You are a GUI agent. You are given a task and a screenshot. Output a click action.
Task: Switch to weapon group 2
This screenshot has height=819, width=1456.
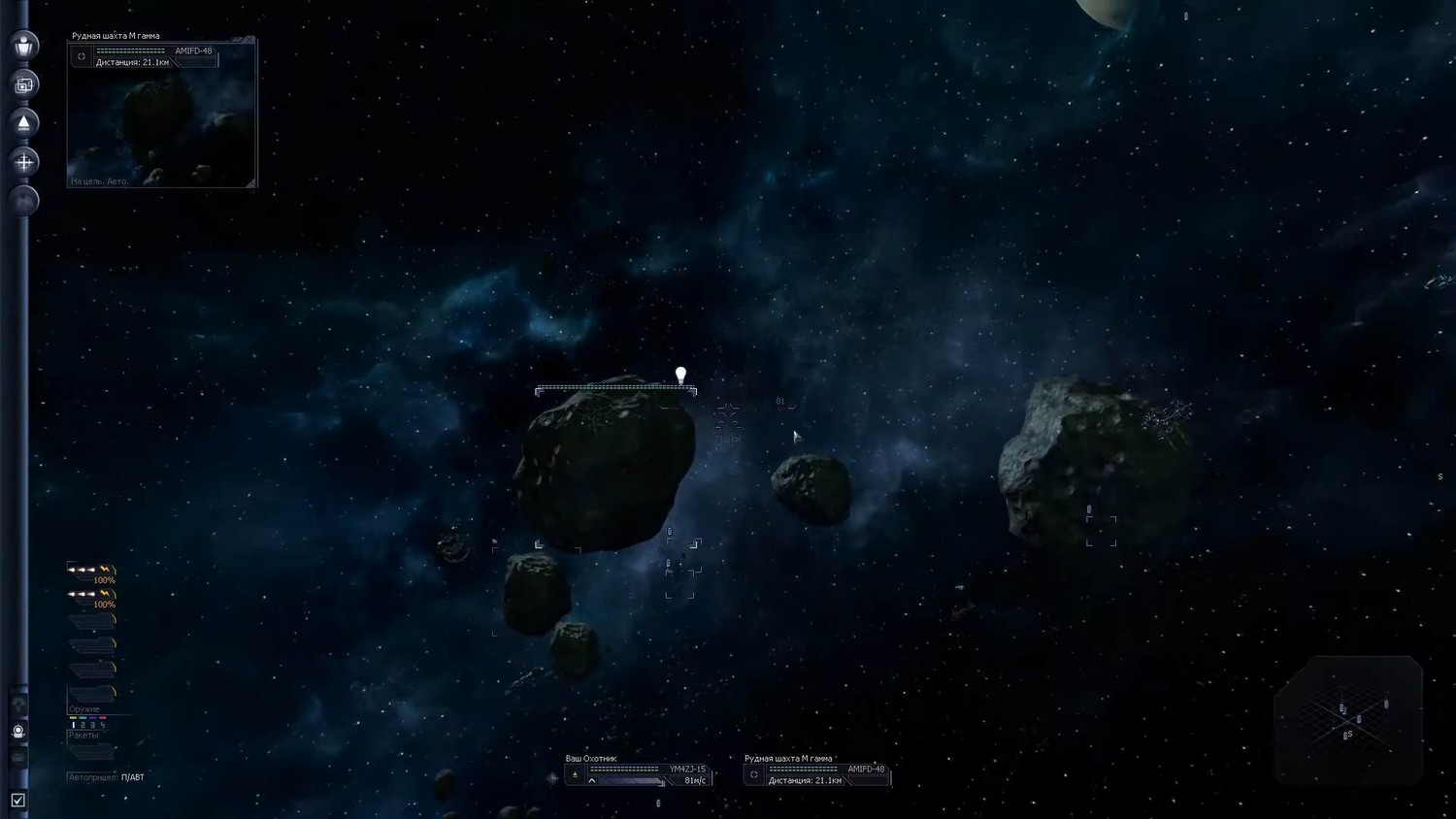point(83,724)
